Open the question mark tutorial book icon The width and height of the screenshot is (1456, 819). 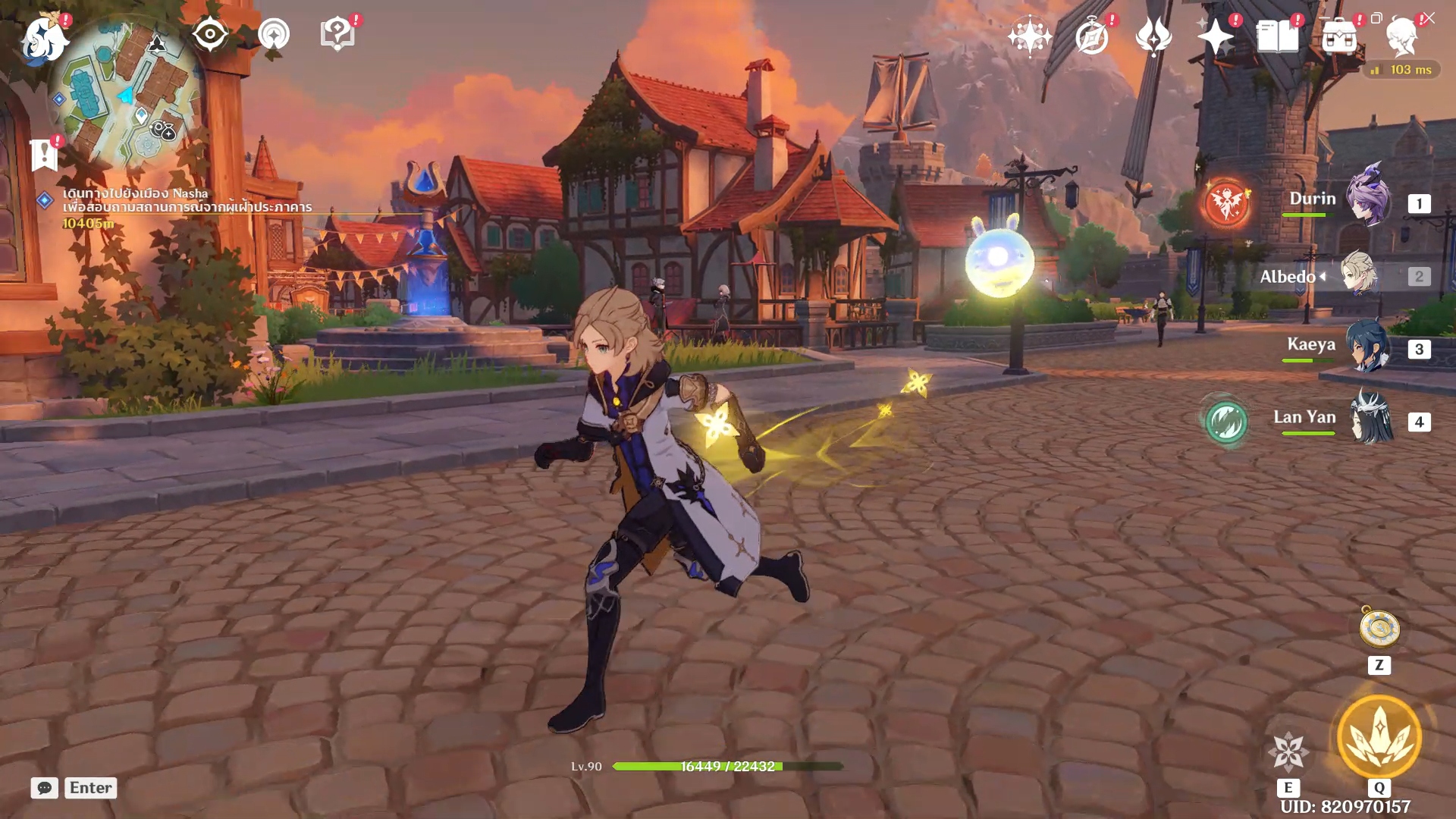click(x=337, y=34)
